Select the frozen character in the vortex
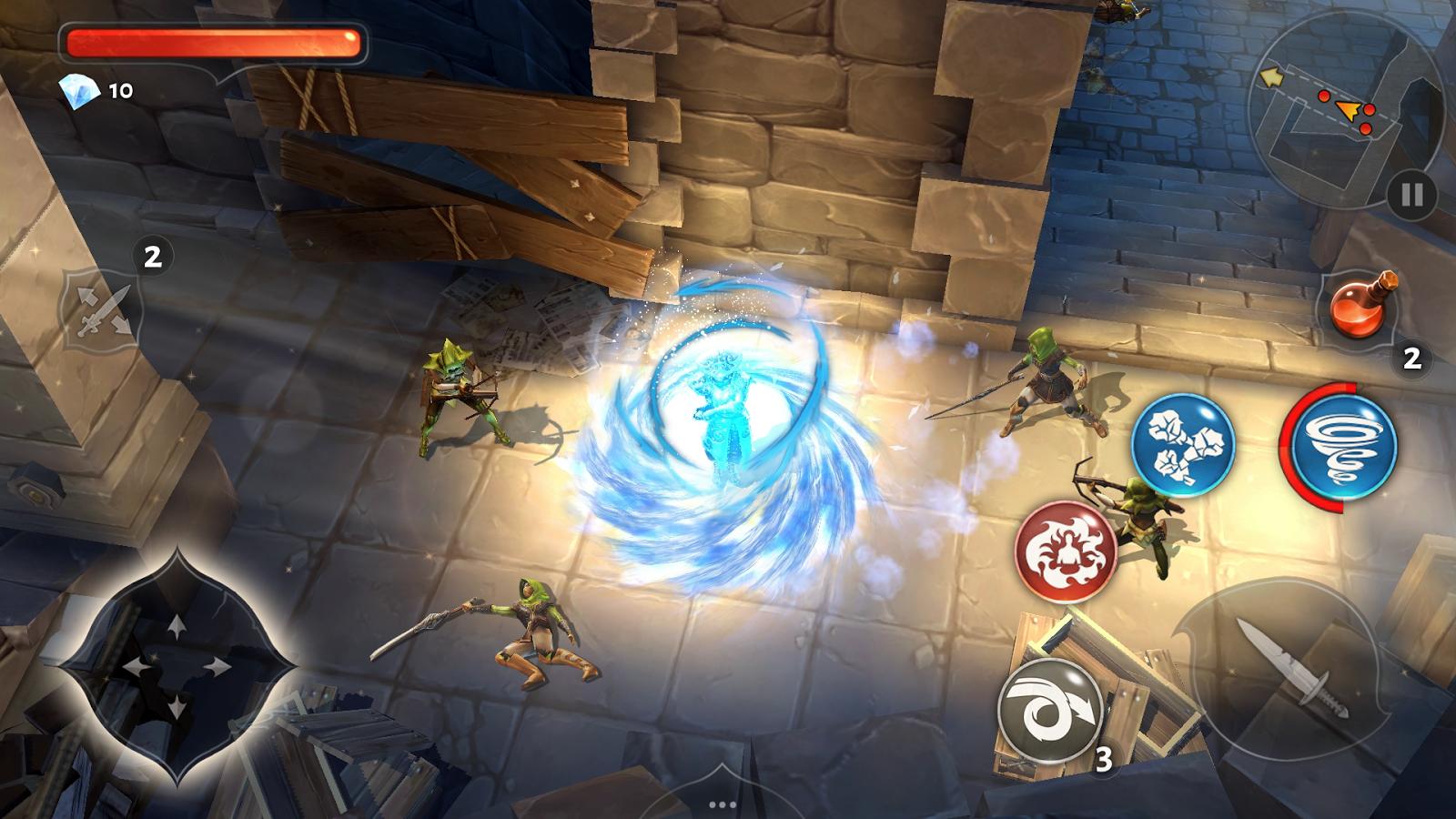The image size is (1456, 819). (722, 414)
